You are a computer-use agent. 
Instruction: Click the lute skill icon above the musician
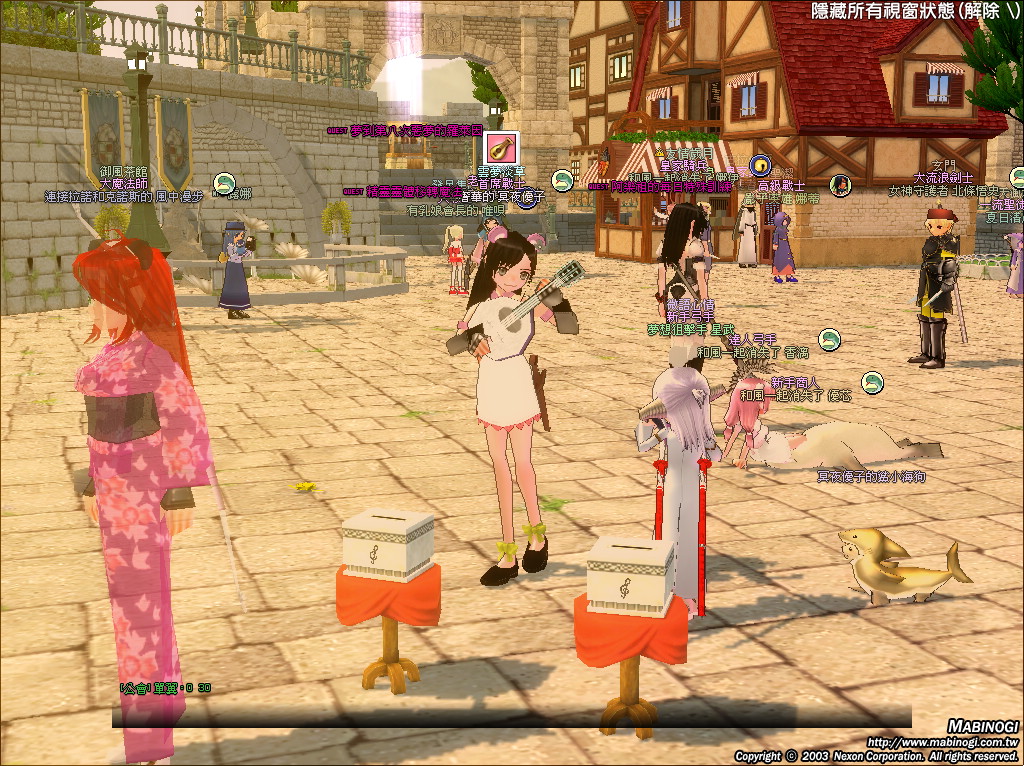(x=497, y=149)
